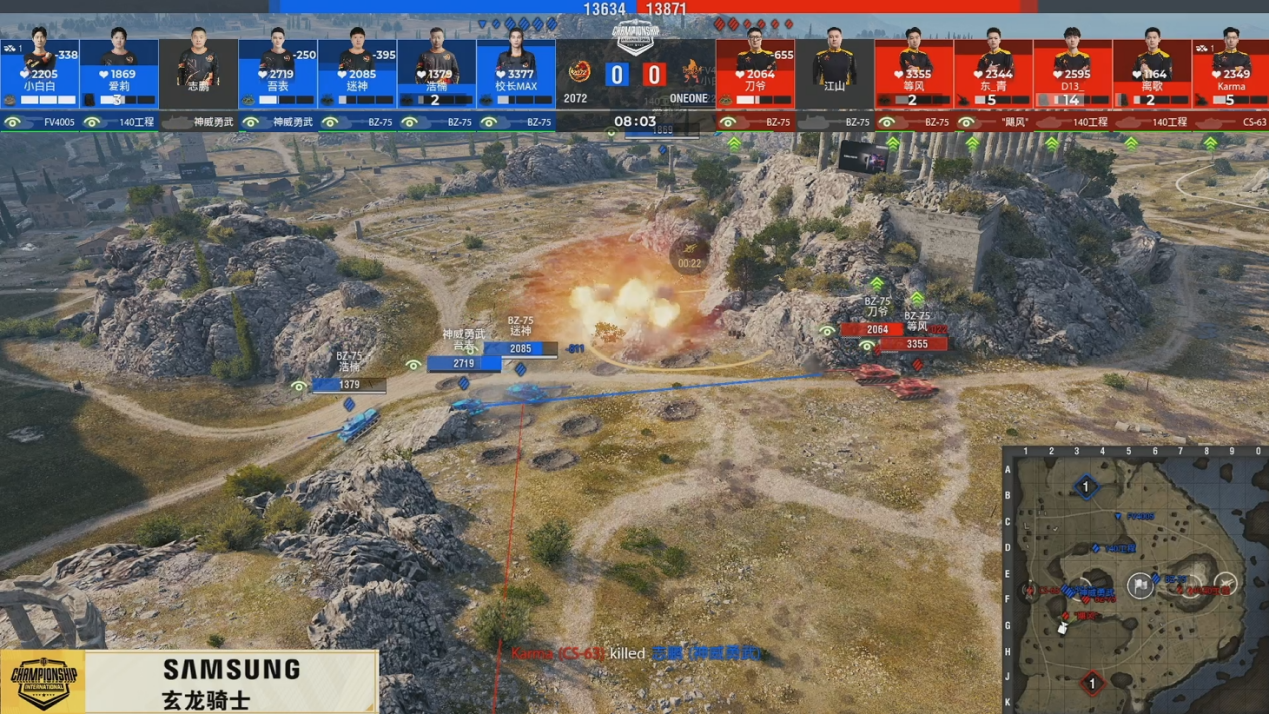Choose red player 离歌's card

[1152, 73]
